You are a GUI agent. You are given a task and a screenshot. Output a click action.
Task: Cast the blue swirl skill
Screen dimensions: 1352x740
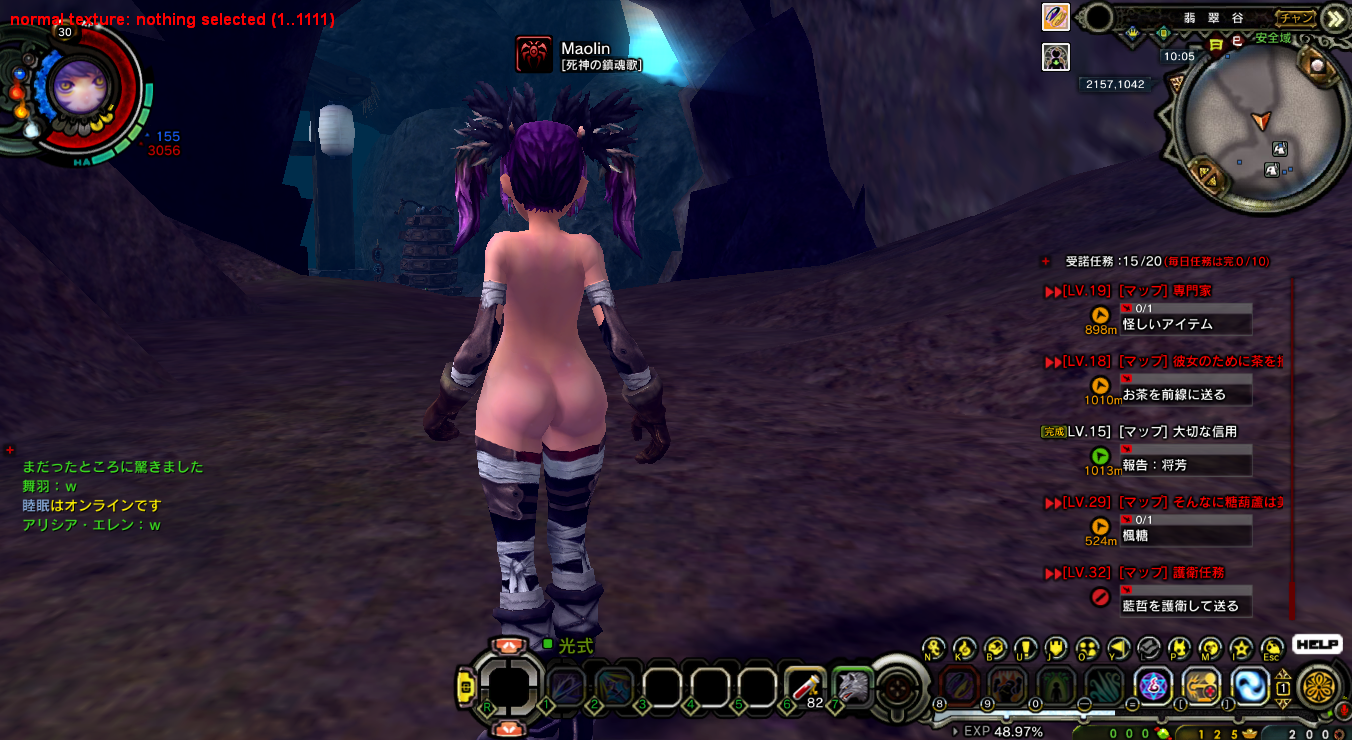point(1249,686)
